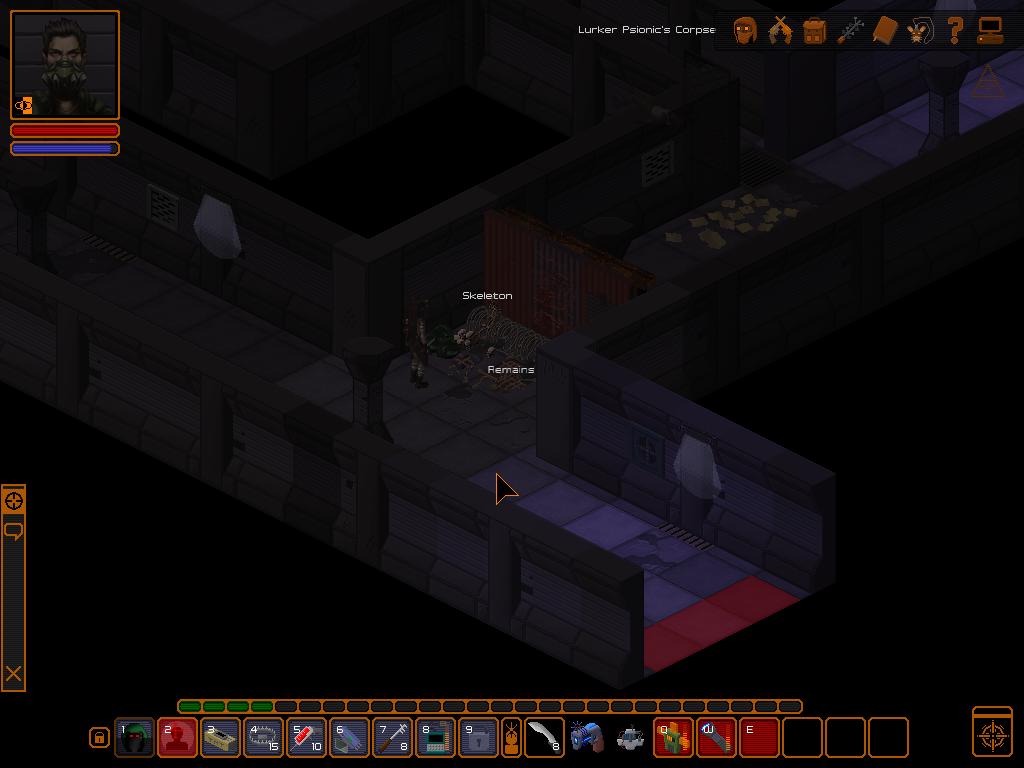Select hotbar slot 1 hooded stealth ability
This screenshot has width=1024, height=768.
pyautogui.click(x=134, y=738)
